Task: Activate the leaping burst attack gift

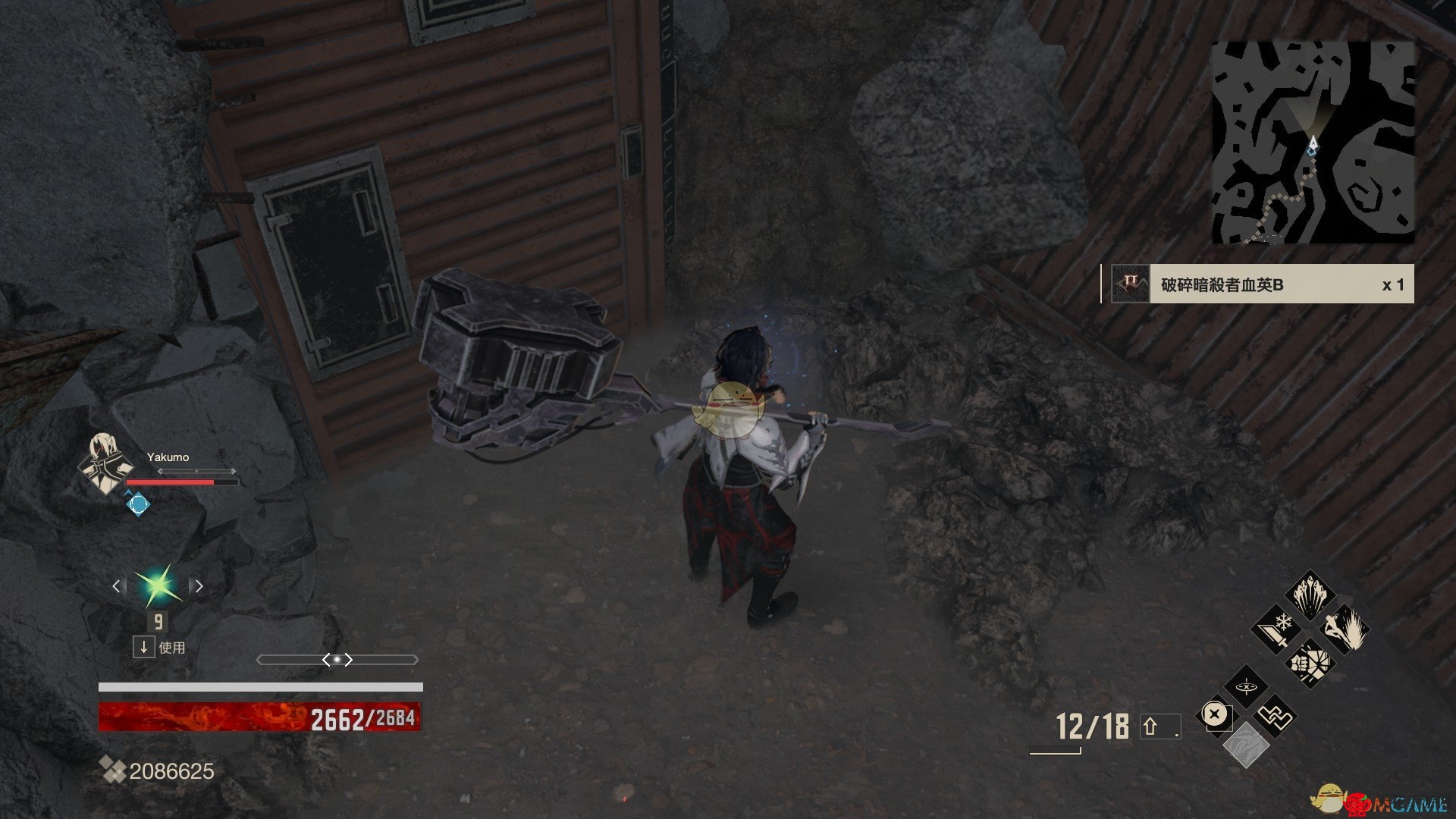Action: coord(1345,629)
